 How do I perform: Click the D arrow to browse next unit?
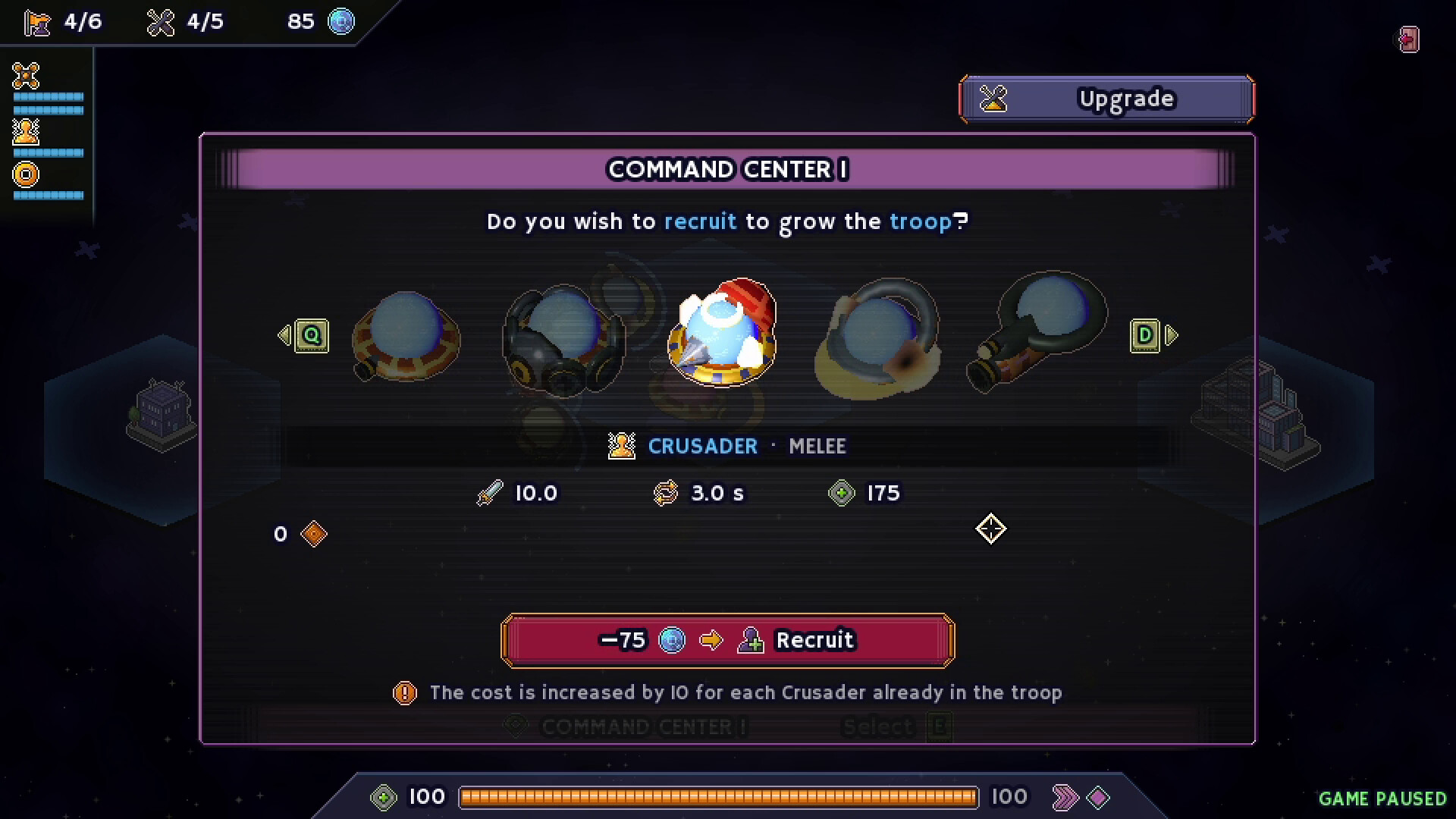pos(1147,335)
